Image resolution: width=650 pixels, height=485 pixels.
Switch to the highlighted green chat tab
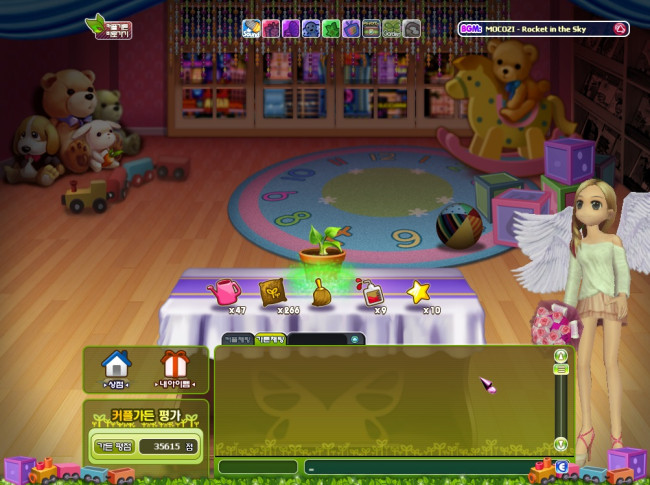(270, 340)
